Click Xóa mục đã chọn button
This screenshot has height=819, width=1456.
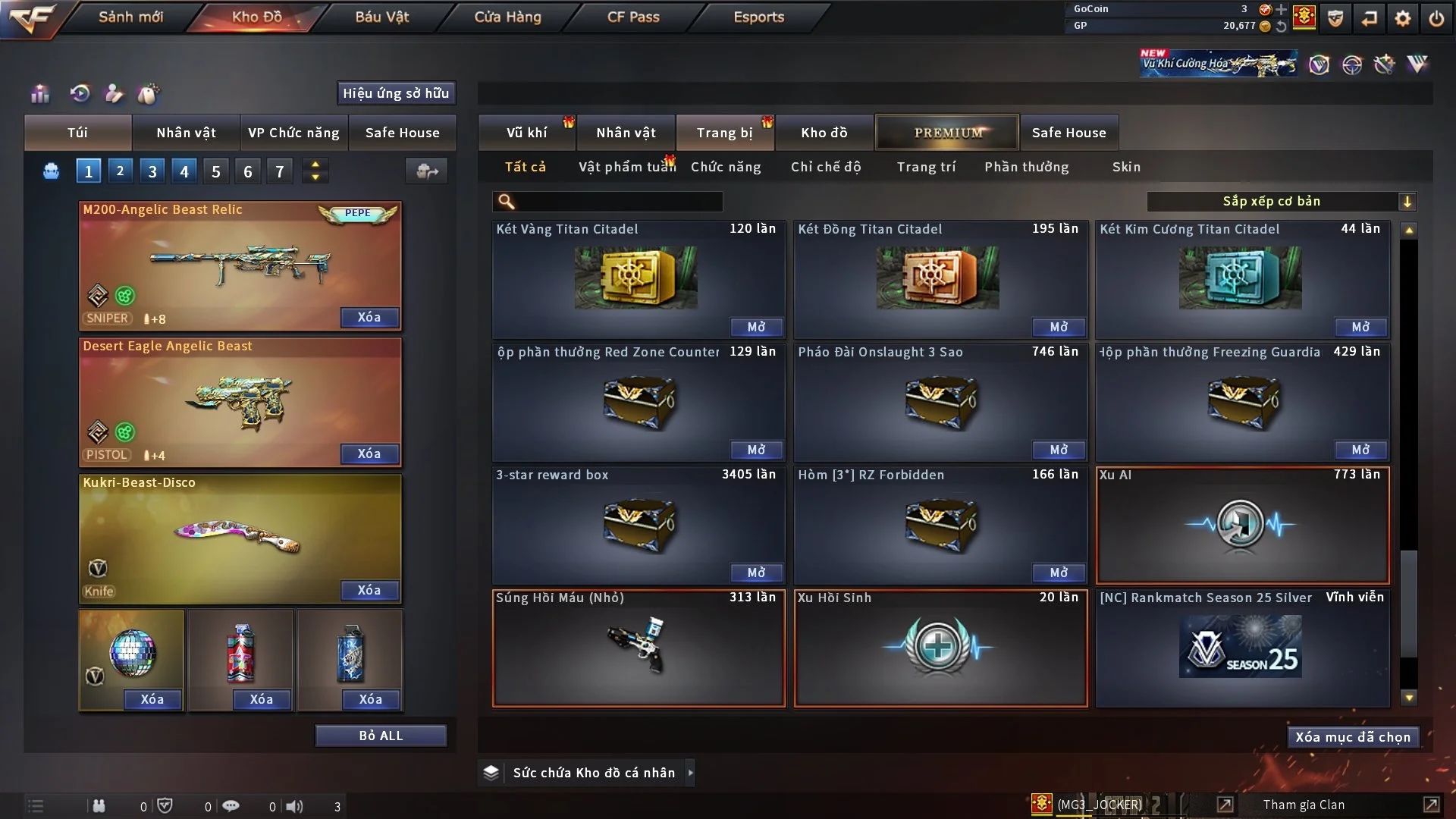tap(1353, 737)
